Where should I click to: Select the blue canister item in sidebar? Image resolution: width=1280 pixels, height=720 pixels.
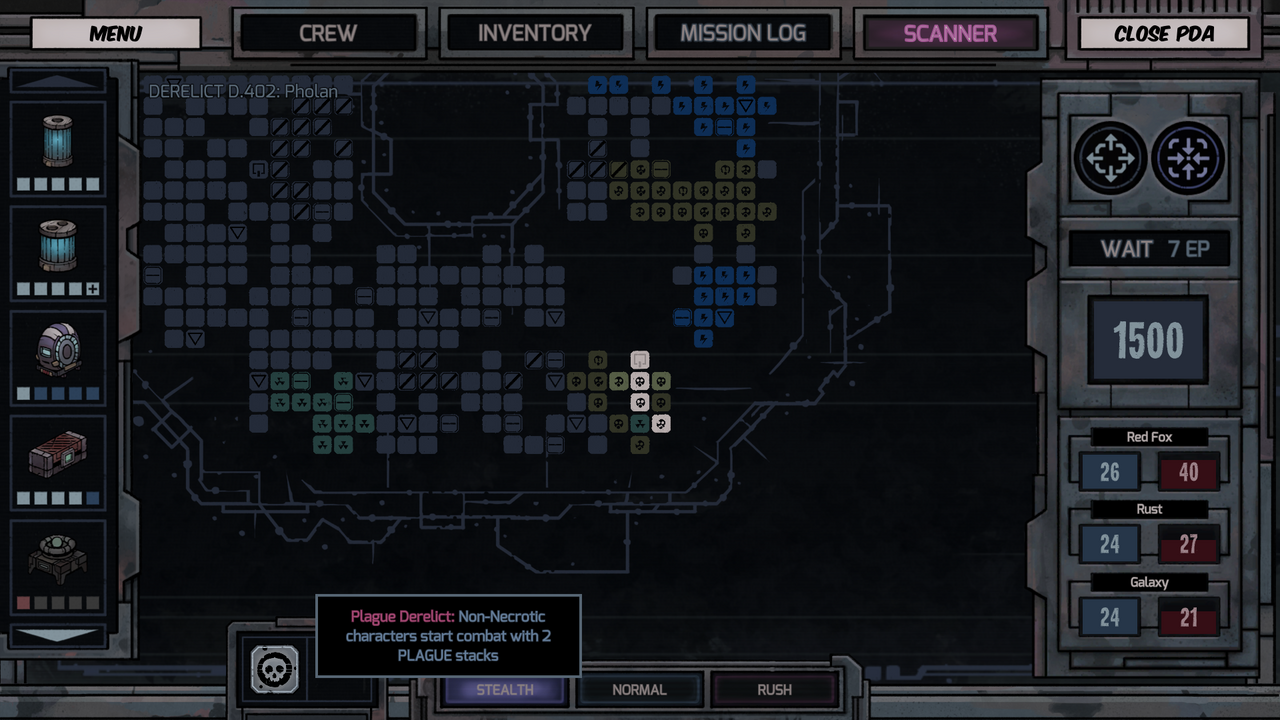point(57,140)
